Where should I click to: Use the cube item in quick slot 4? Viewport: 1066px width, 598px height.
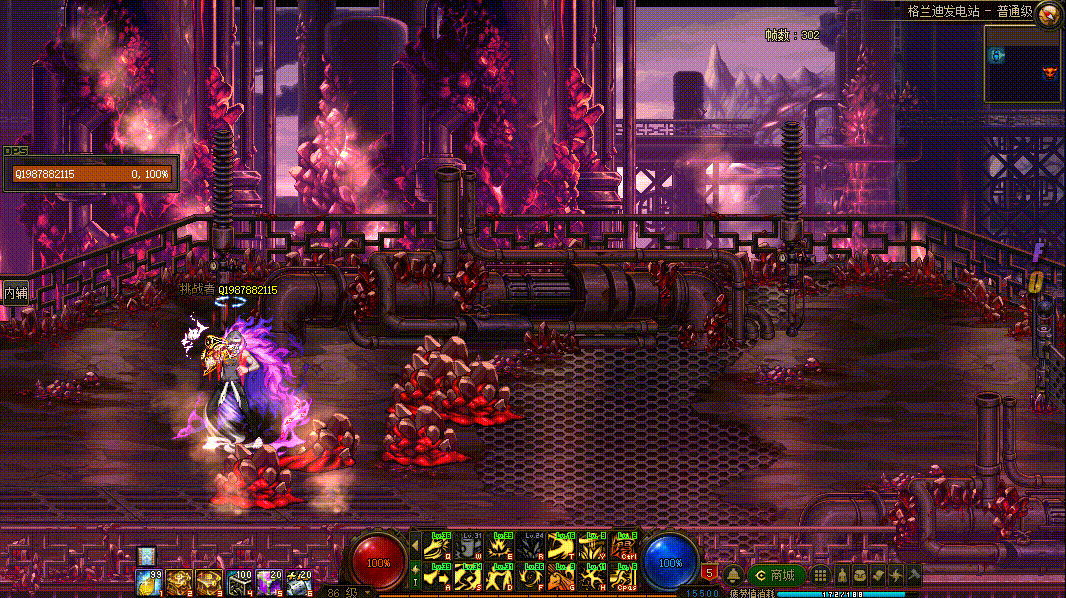coord(238,581)
